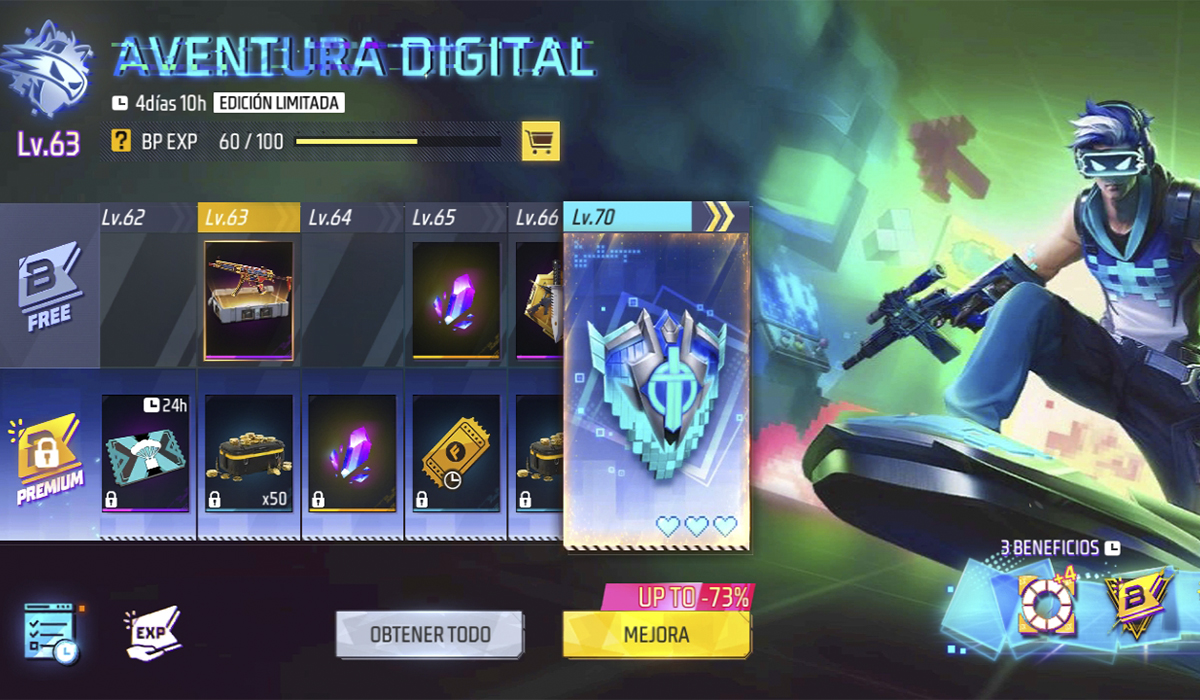Pick the premium gold ticket reward
1200x700 pixels.
pyautogui.click(x=456, y=453)
